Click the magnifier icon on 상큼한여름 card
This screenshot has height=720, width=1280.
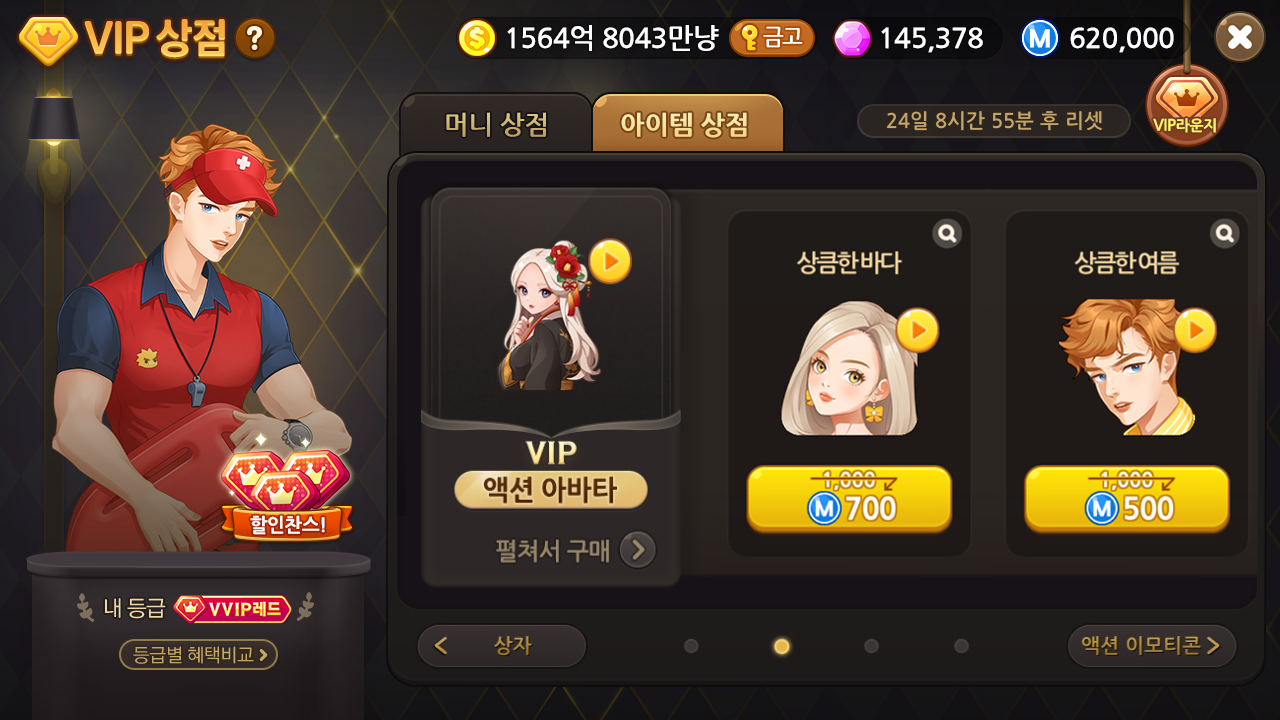click(1224, 232)
